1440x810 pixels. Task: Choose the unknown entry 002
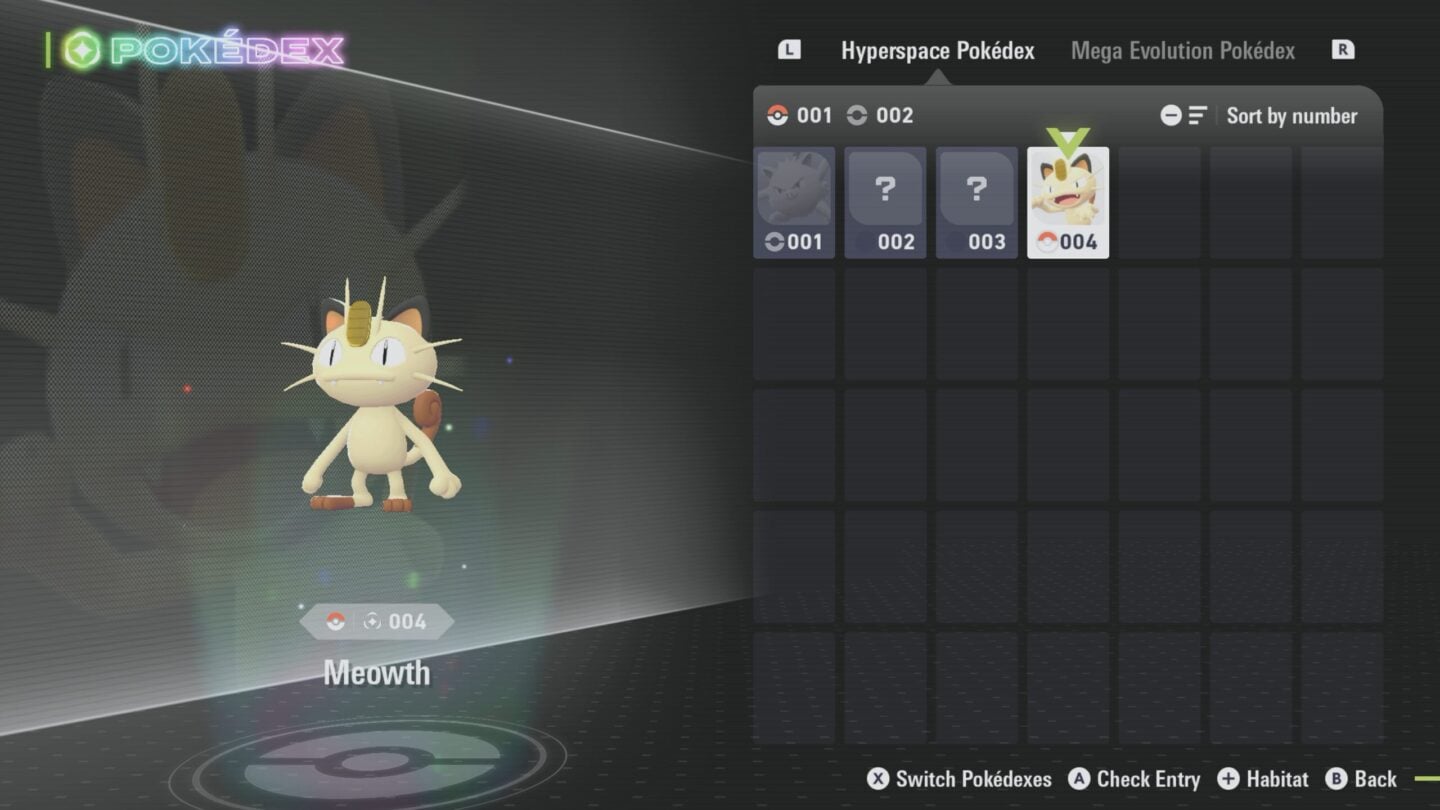[x=885, y=203]
